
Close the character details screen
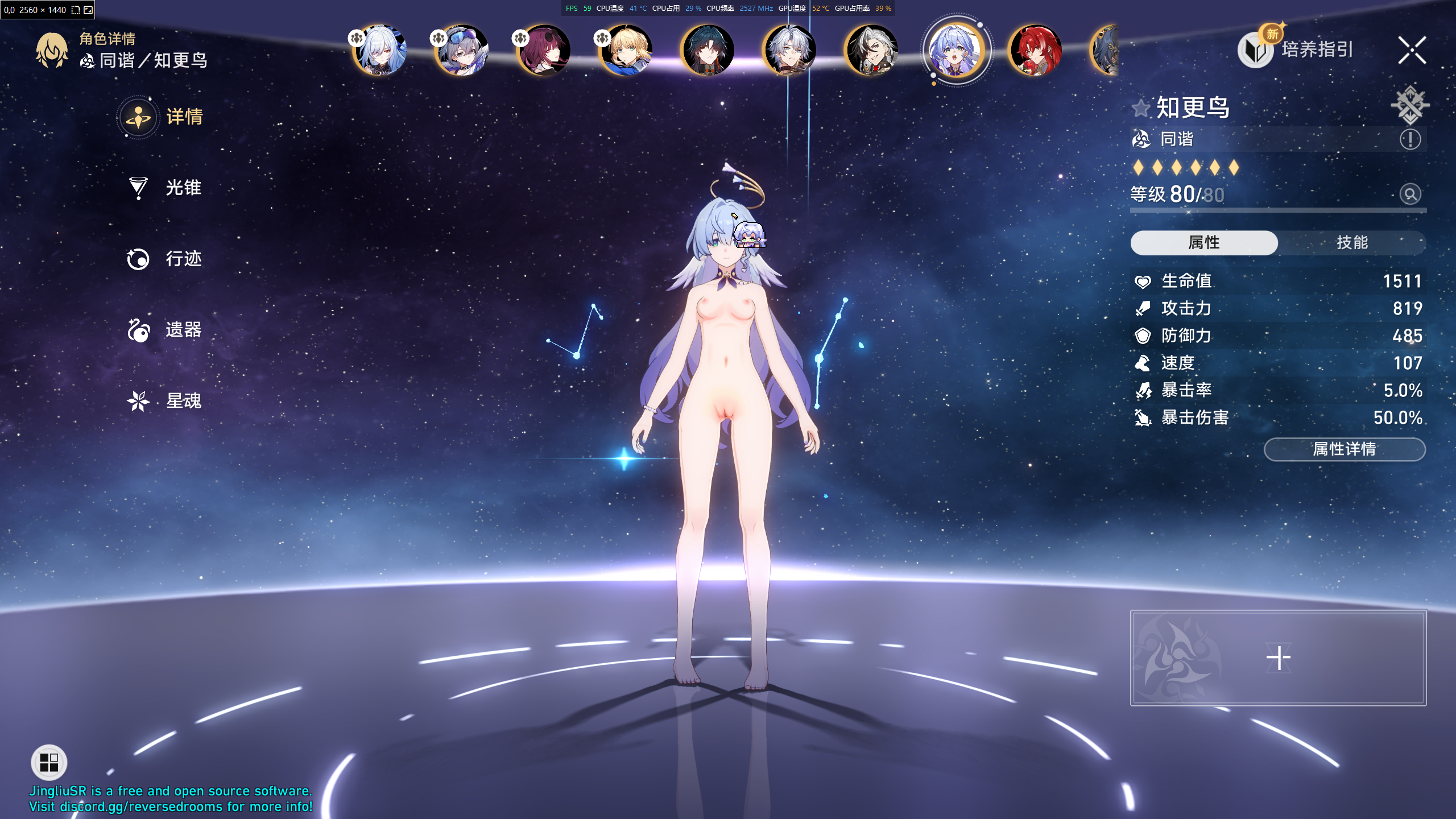click(x=1412, y=50)
